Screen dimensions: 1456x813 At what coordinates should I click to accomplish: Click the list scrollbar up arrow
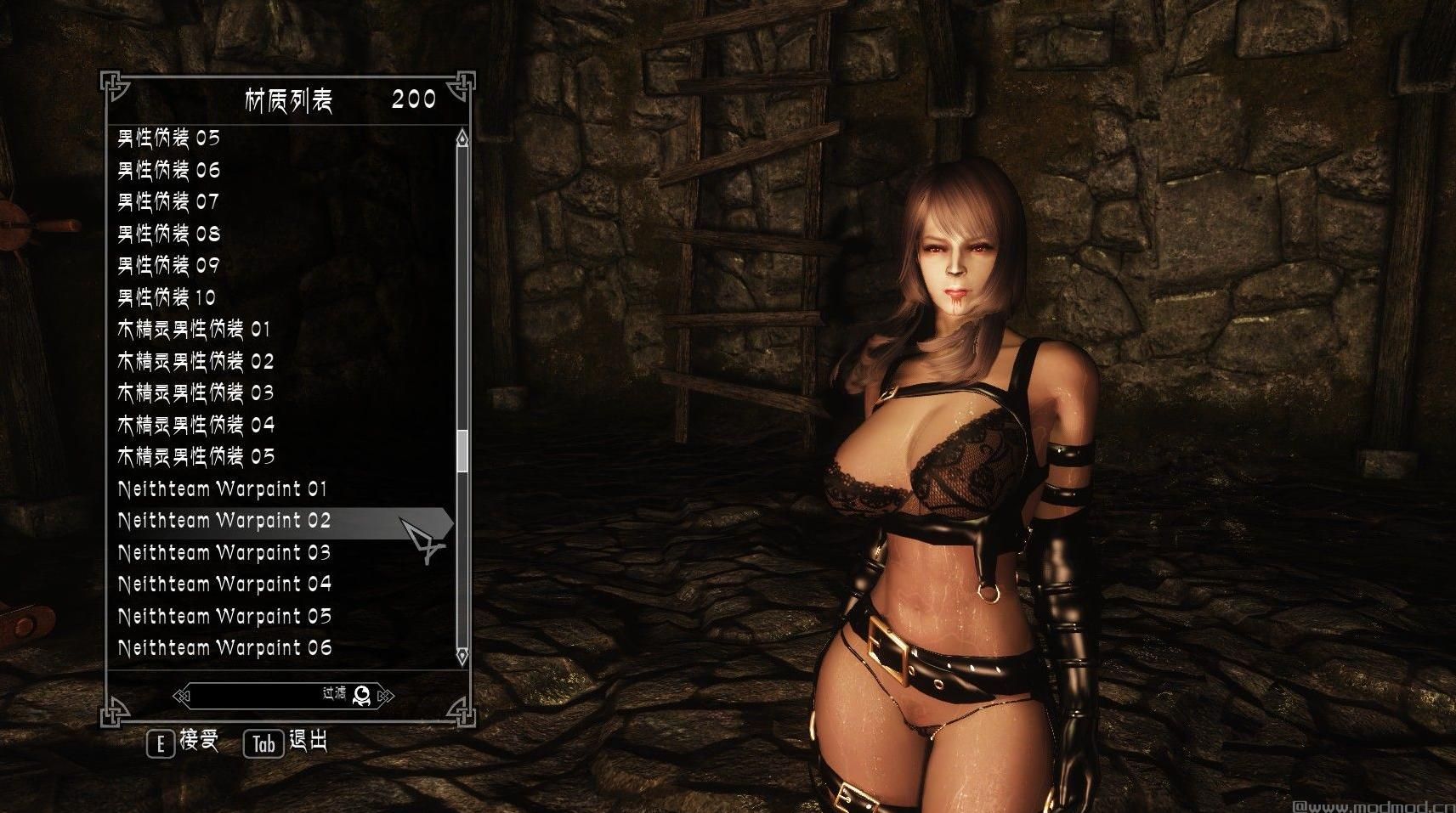pos(462,138)
